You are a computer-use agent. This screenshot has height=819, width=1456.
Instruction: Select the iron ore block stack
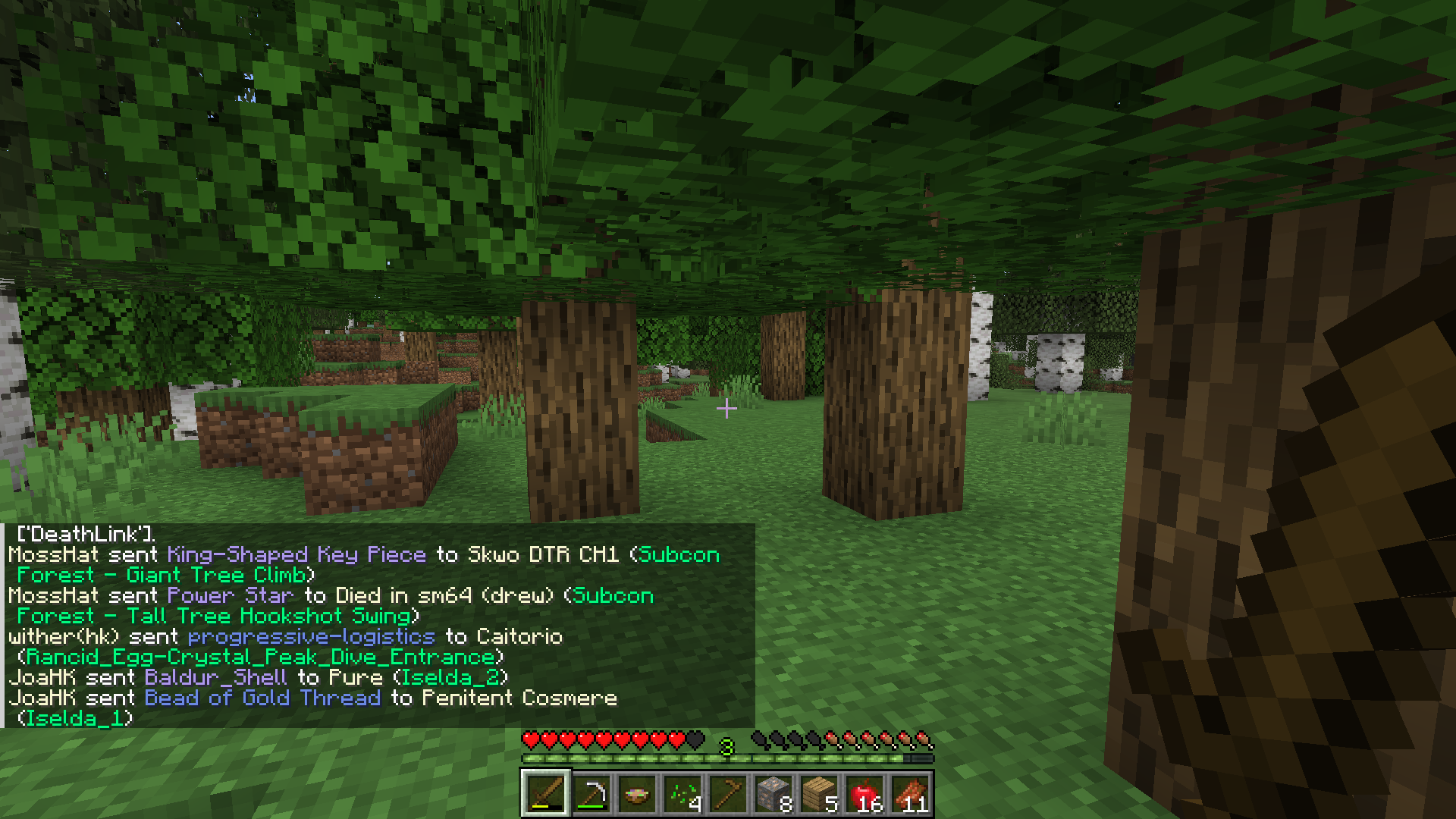773,794
